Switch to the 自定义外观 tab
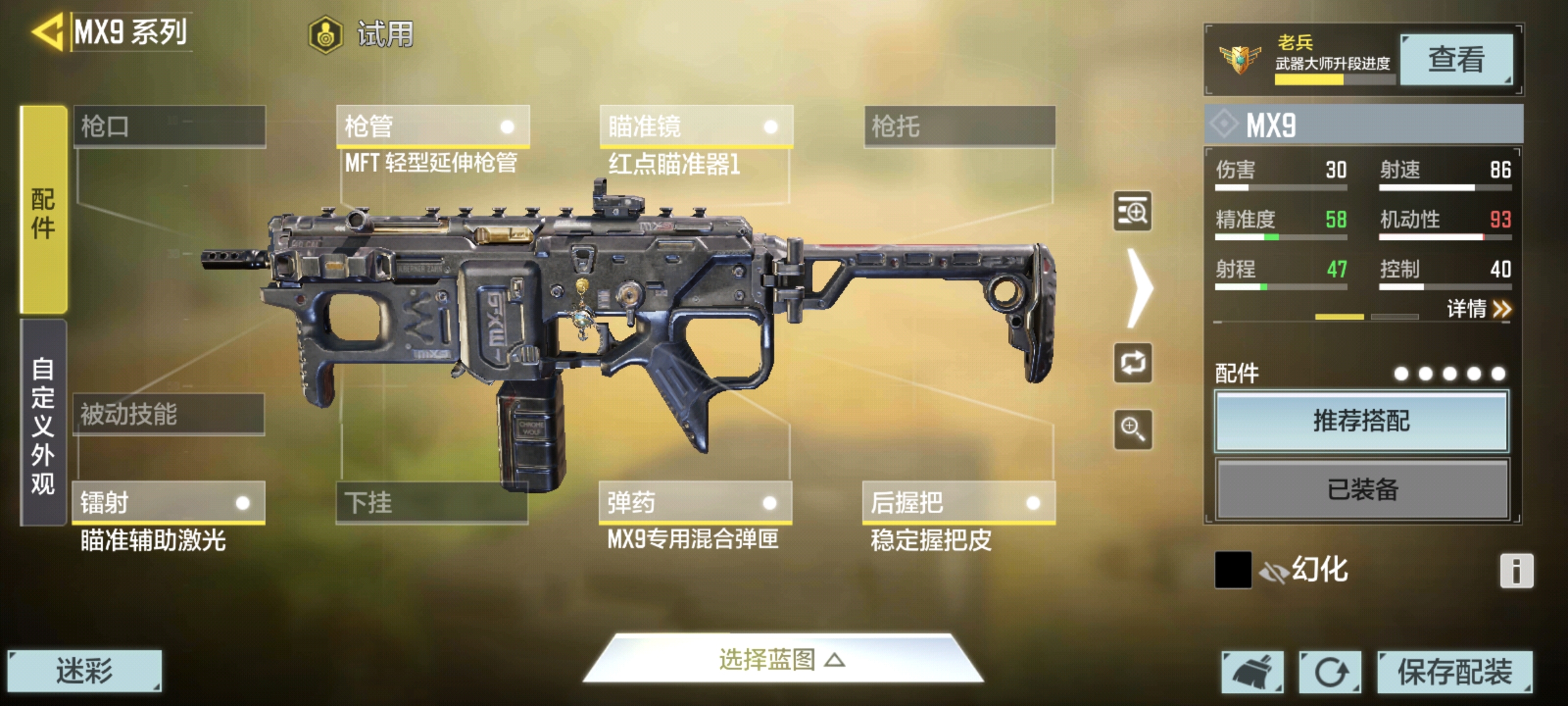 [43, 424]
